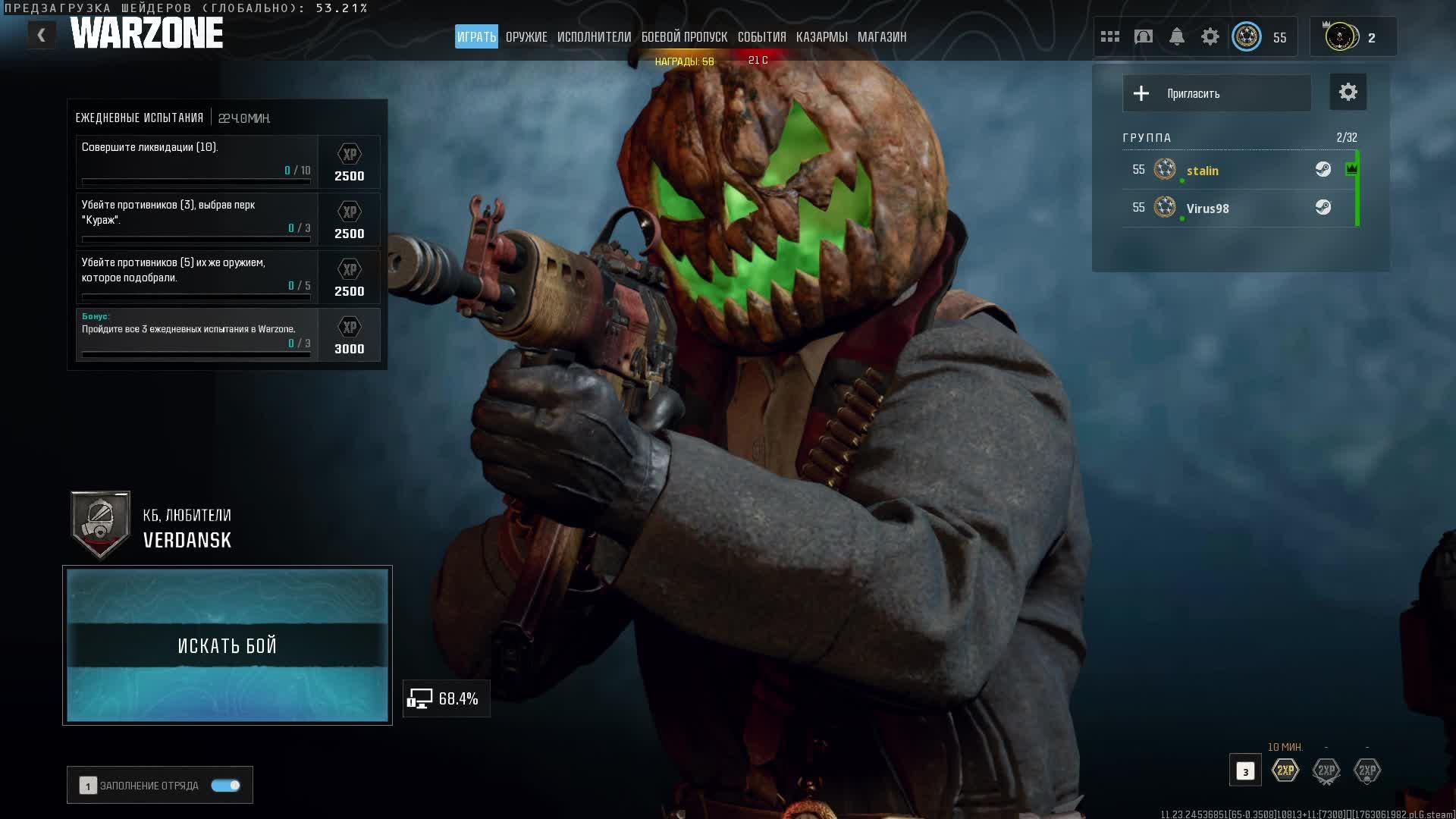Image resolution: width=1456 pixels, height=819 pixels.
Task: Open the КАЗАРМЫ tab
Action: 821,37
